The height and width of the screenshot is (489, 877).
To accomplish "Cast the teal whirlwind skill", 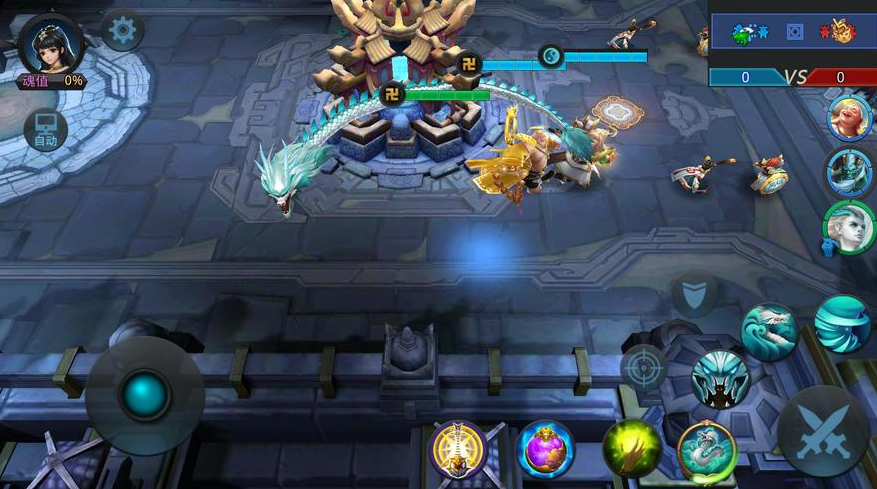I will [842, 323].
